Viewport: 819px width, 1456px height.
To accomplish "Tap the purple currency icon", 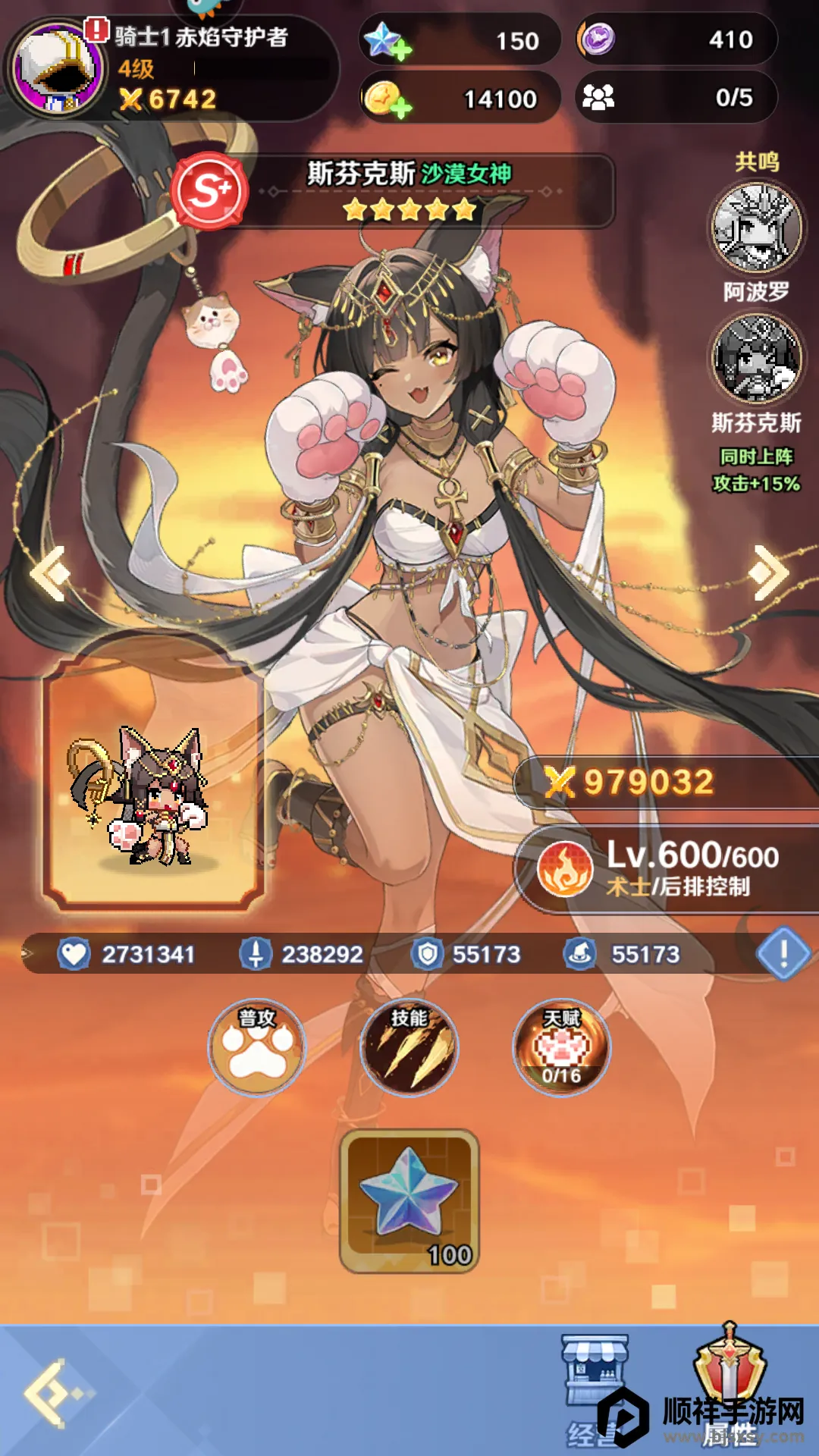I will point(598,39).
